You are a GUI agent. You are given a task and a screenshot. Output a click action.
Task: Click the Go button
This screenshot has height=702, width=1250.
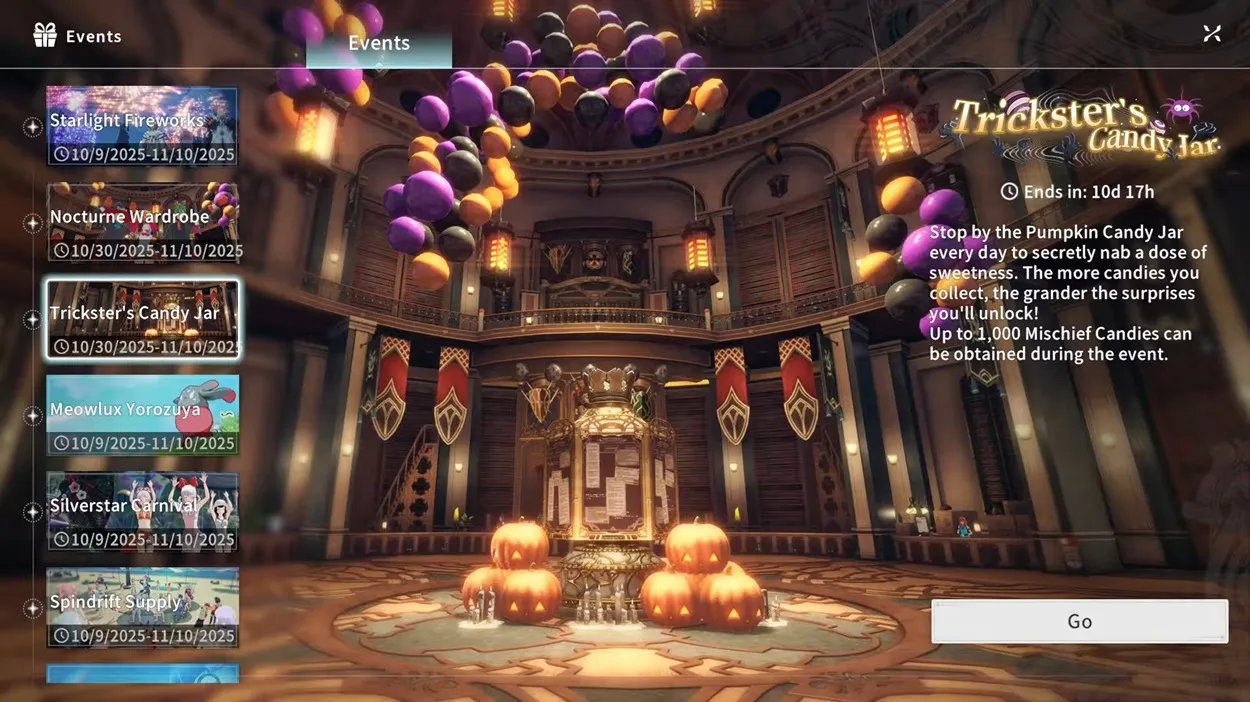click(x=1079, y=621)
